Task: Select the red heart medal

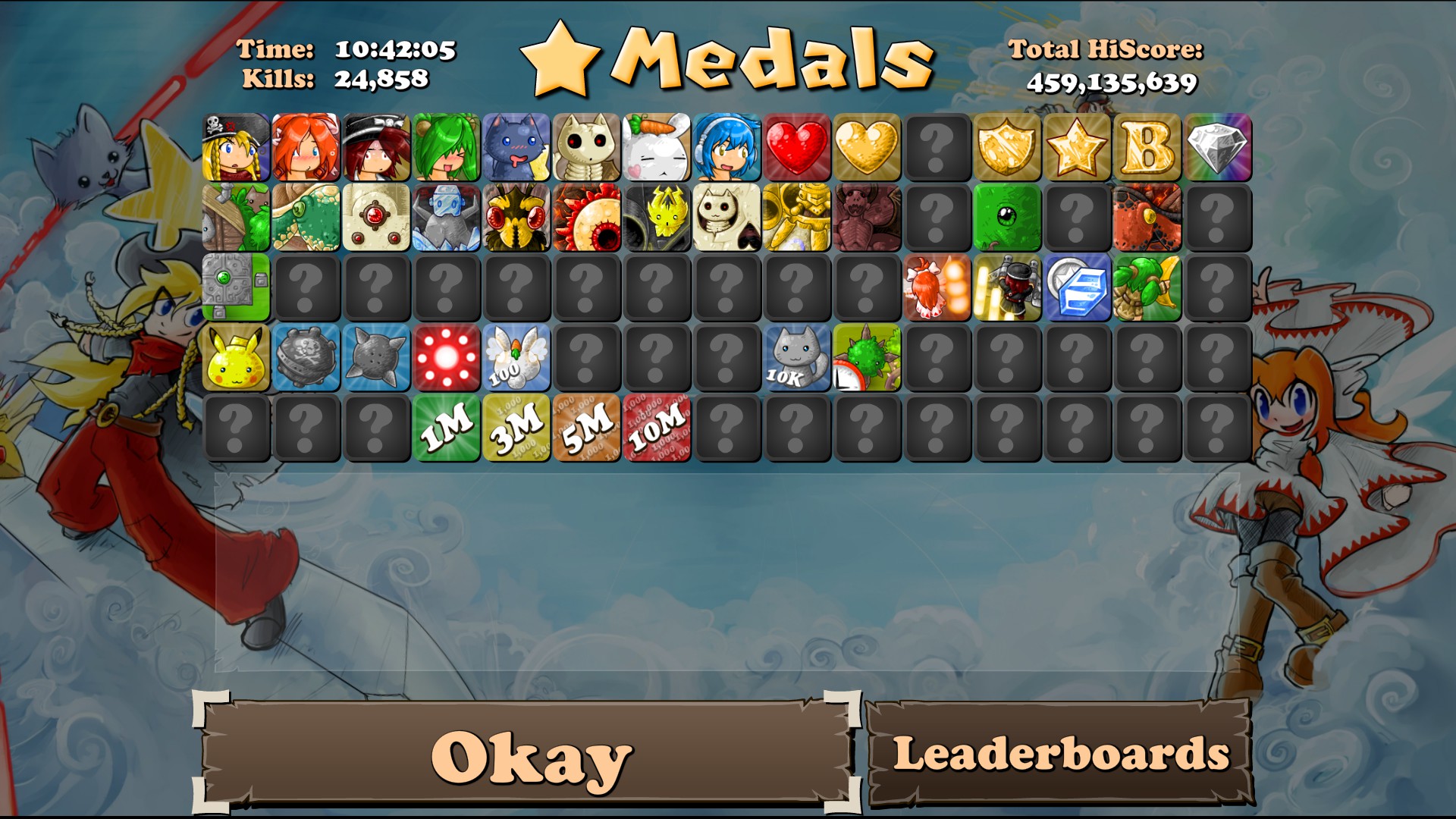Action: click(x=796, y=147)
